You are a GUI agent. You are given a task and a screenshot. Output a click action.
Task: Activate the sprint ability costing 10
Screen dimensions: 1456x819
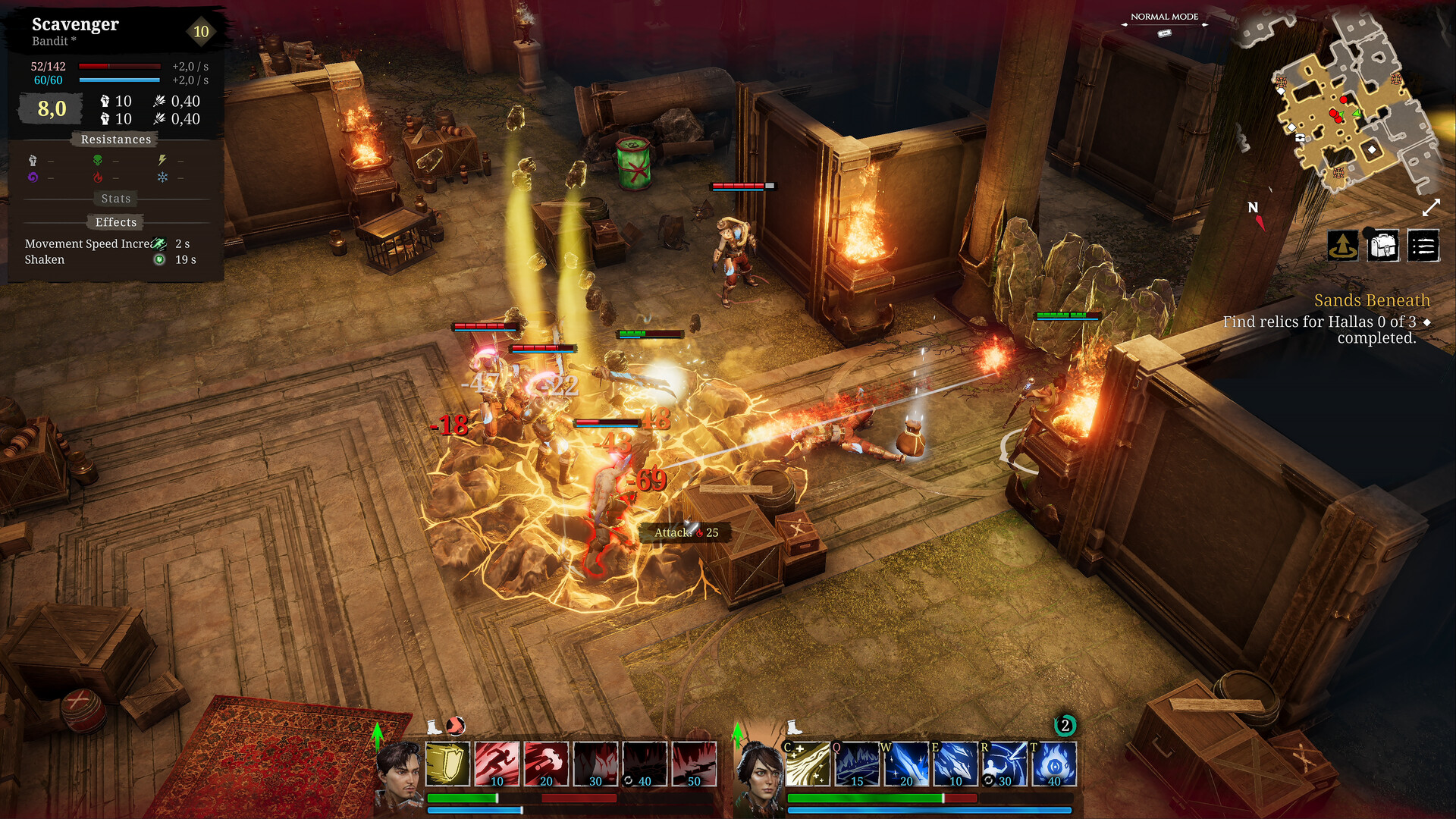497,765
